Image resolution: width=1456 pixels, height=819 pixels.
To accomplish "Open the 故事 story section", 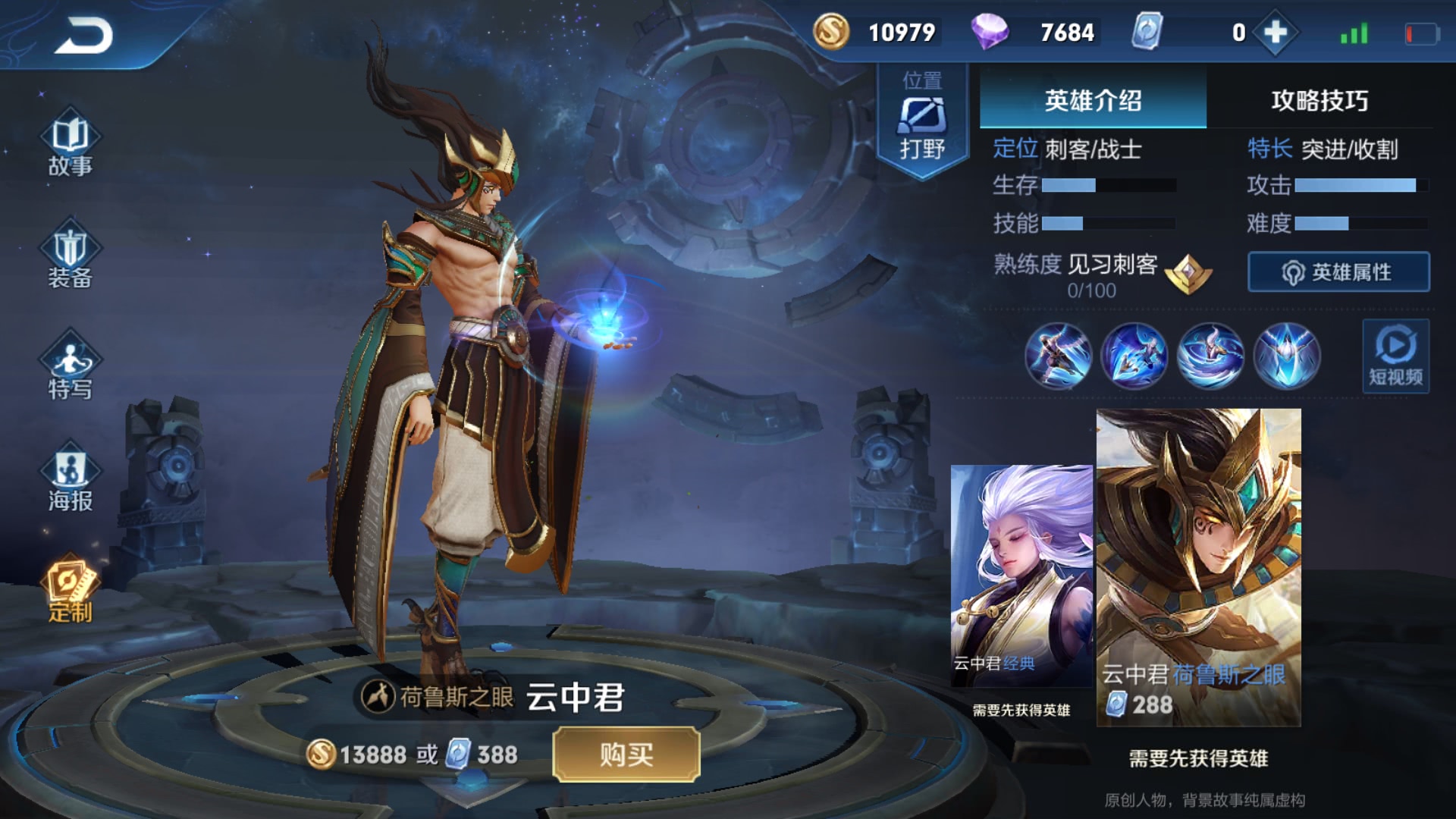I will coord(70,146).
